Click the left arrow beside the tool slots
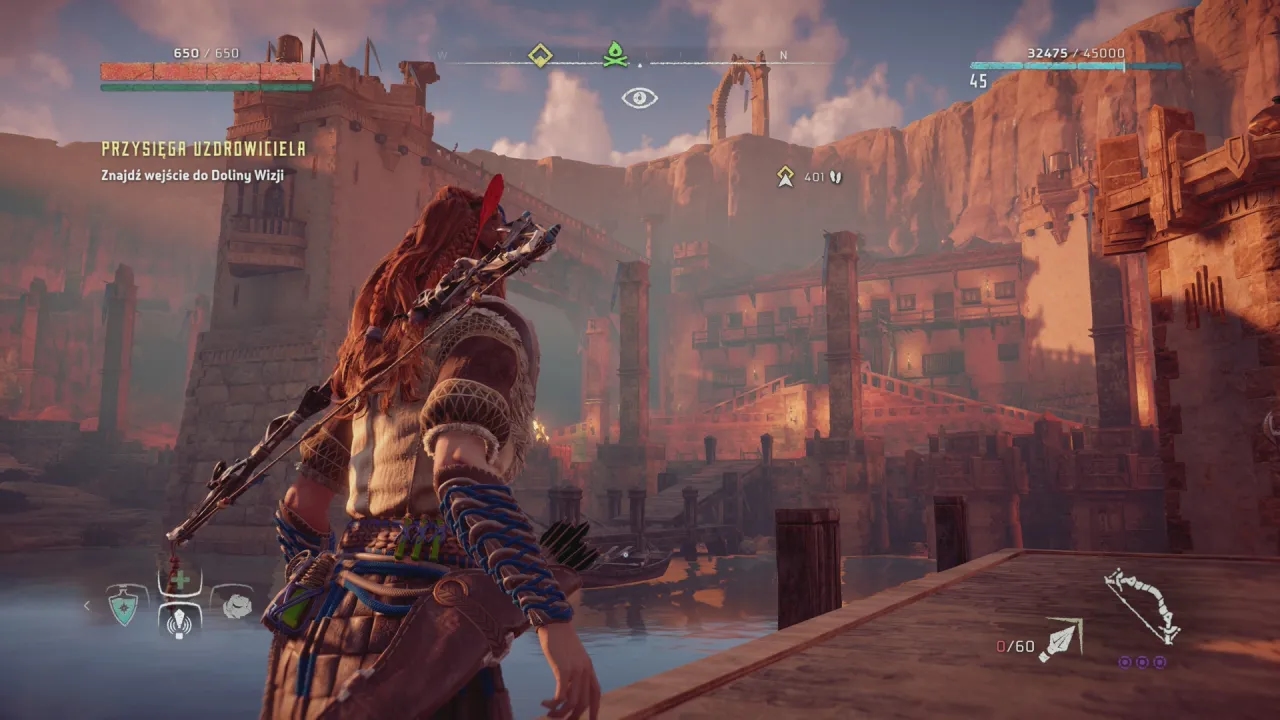Screen dimensions: 1280x720 (87, 605)
